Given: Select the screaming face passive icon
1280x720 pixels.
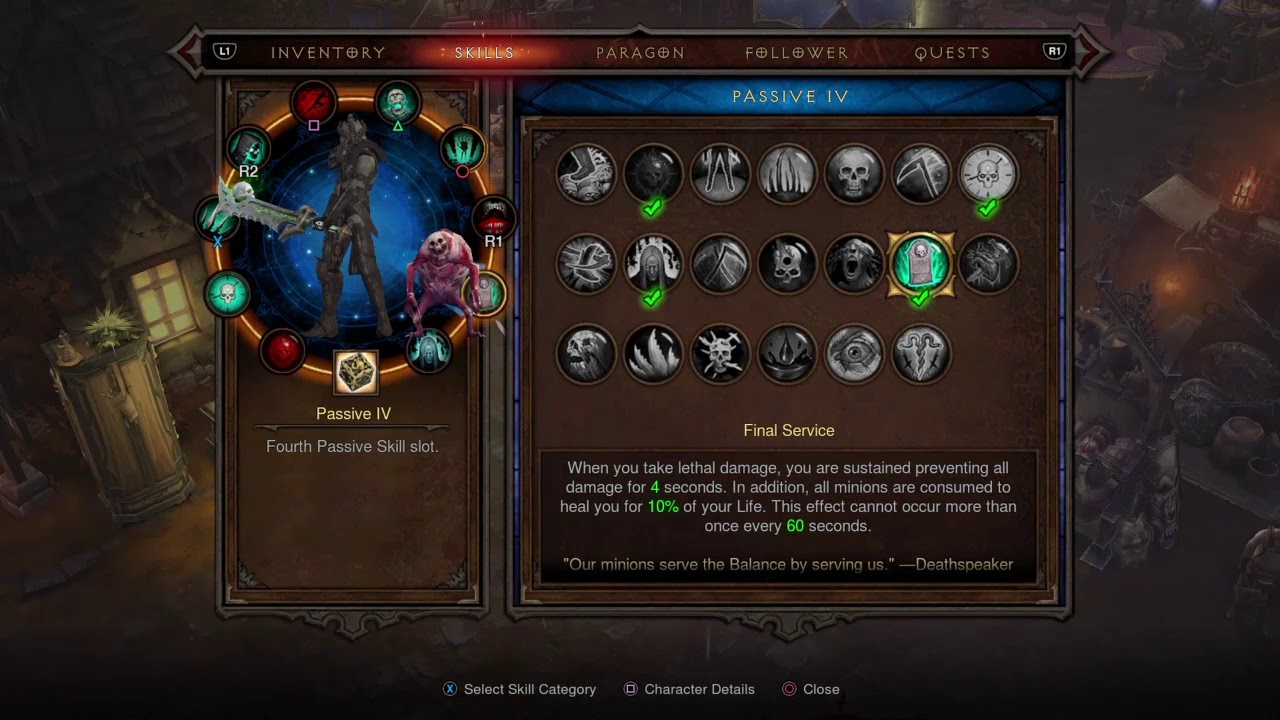Looking at the screenshot, I should tap(854, 264).
